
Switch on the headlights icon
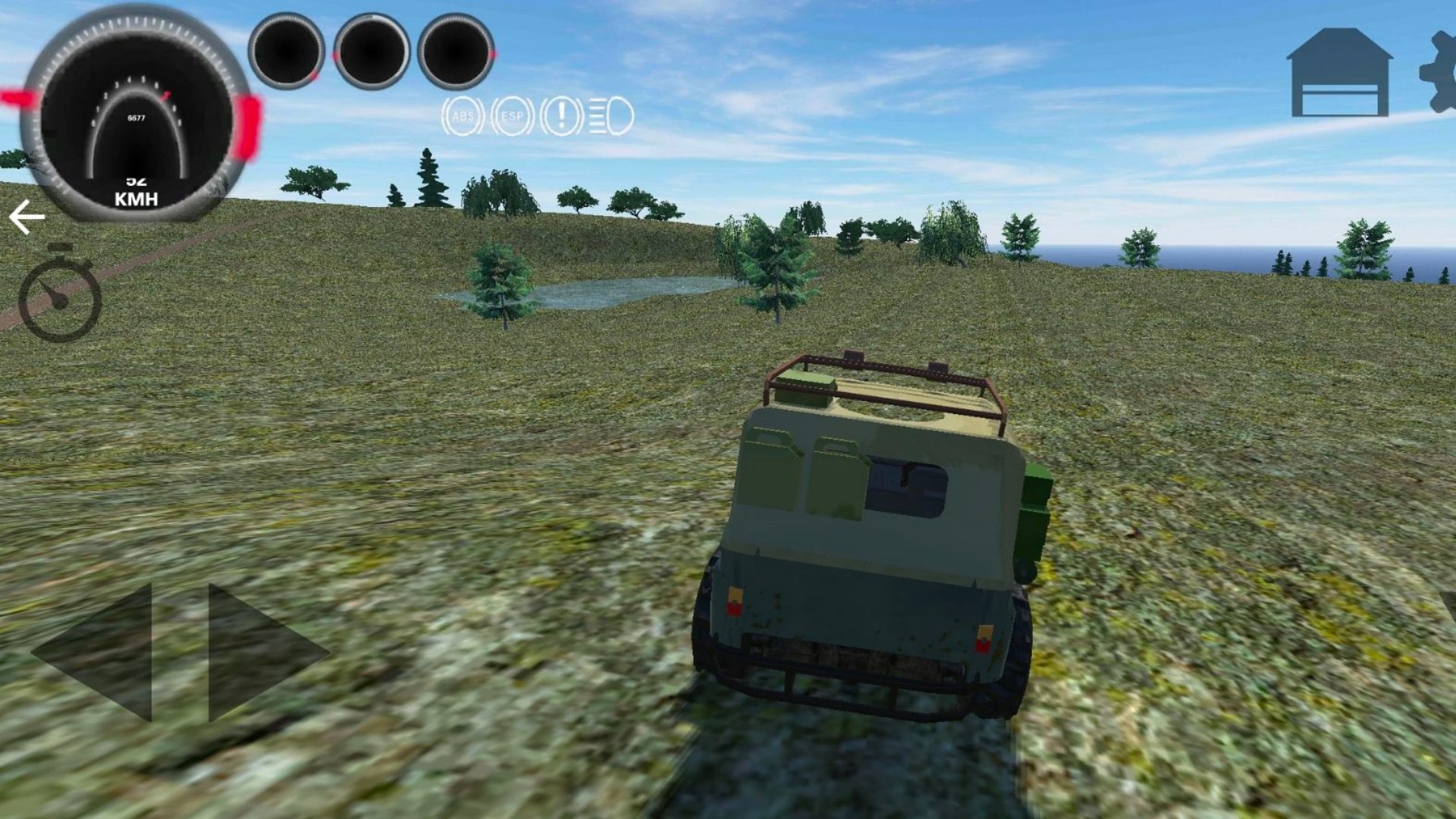[x=611, y=117]
